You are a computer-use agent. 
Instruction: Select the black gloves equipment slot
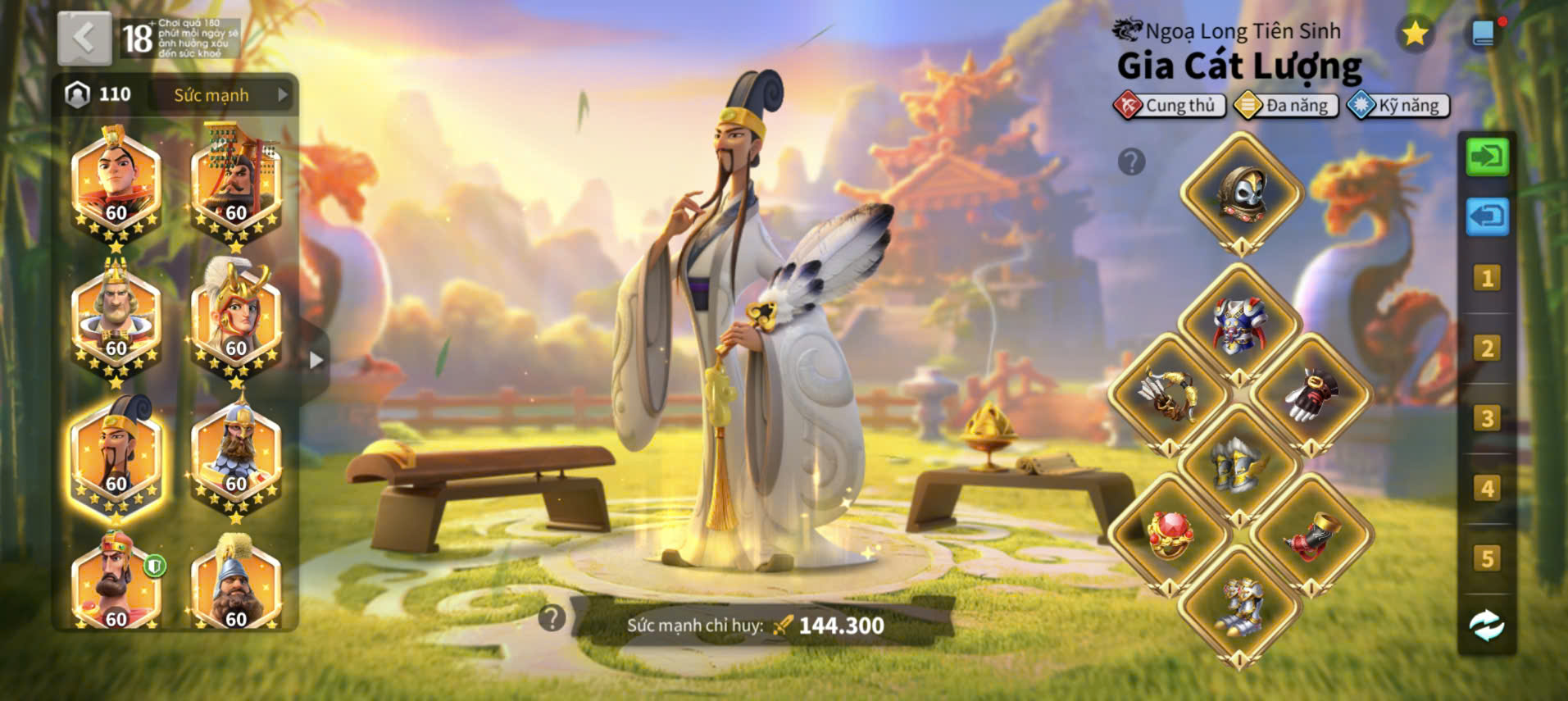point(1311,395)
